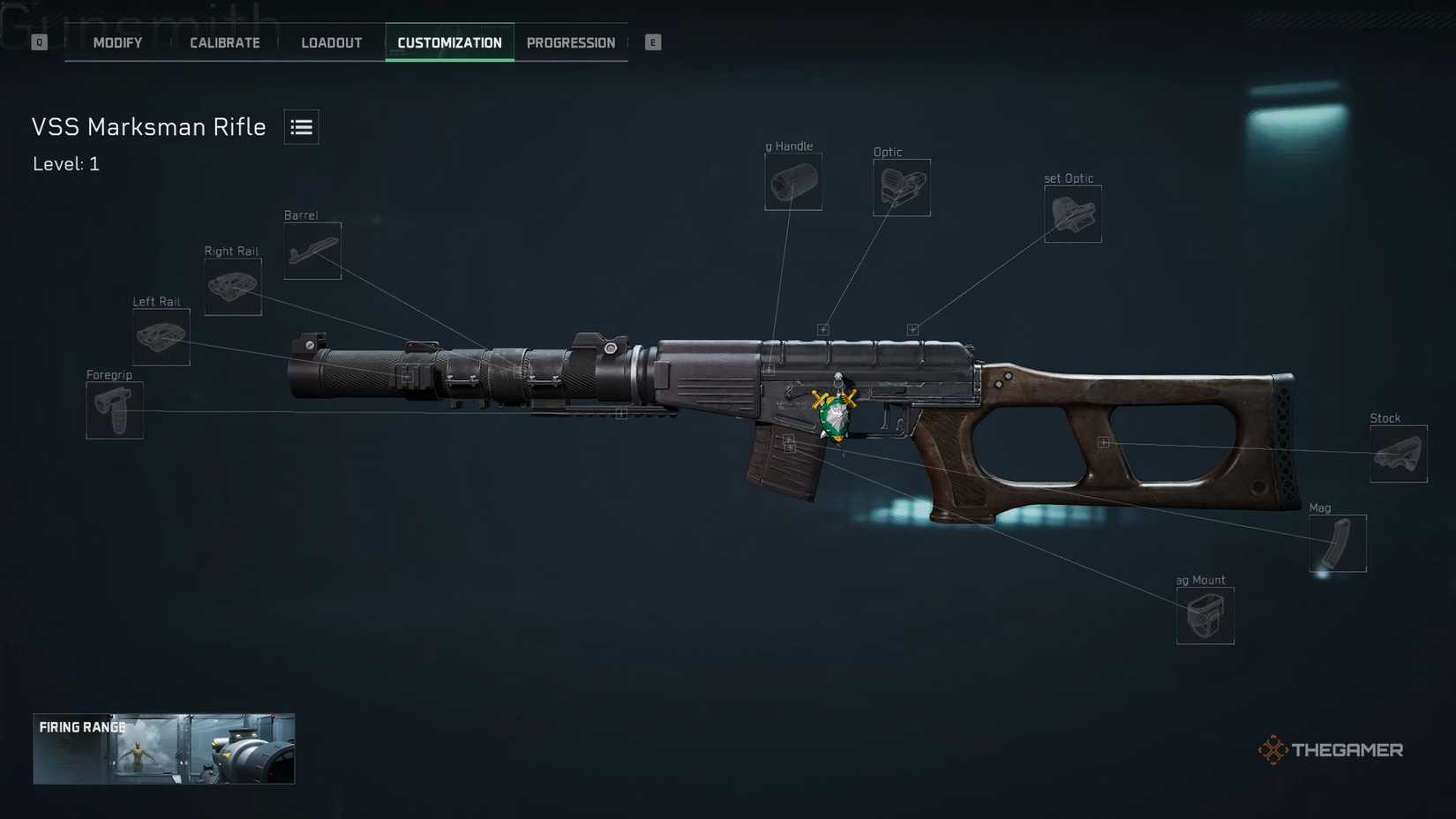Viewport: 1456px width, 819px height.
Task: Open the Offset Optic slot icon
Action: tap(1073, 213)
